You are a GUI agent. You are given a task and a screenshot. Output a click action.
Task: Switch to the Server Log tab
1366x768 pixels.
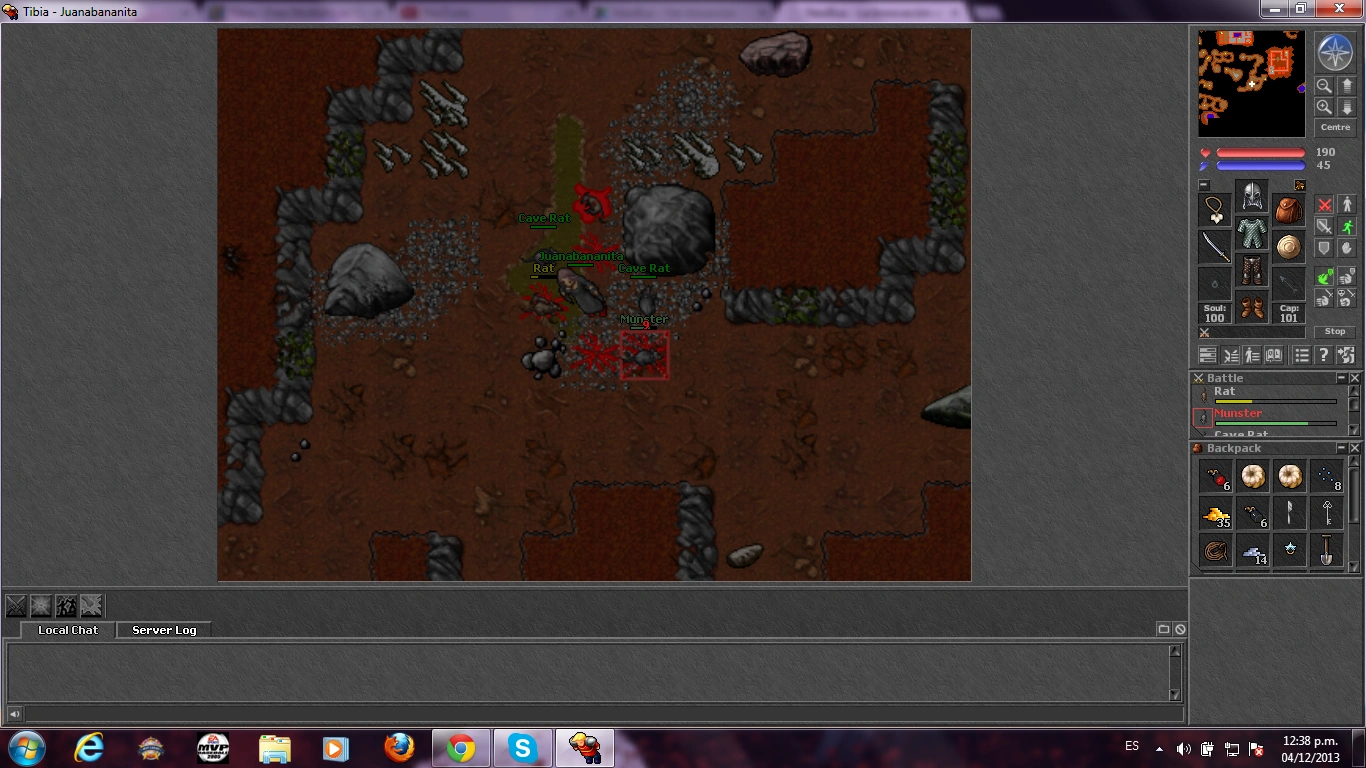[163, 630]
